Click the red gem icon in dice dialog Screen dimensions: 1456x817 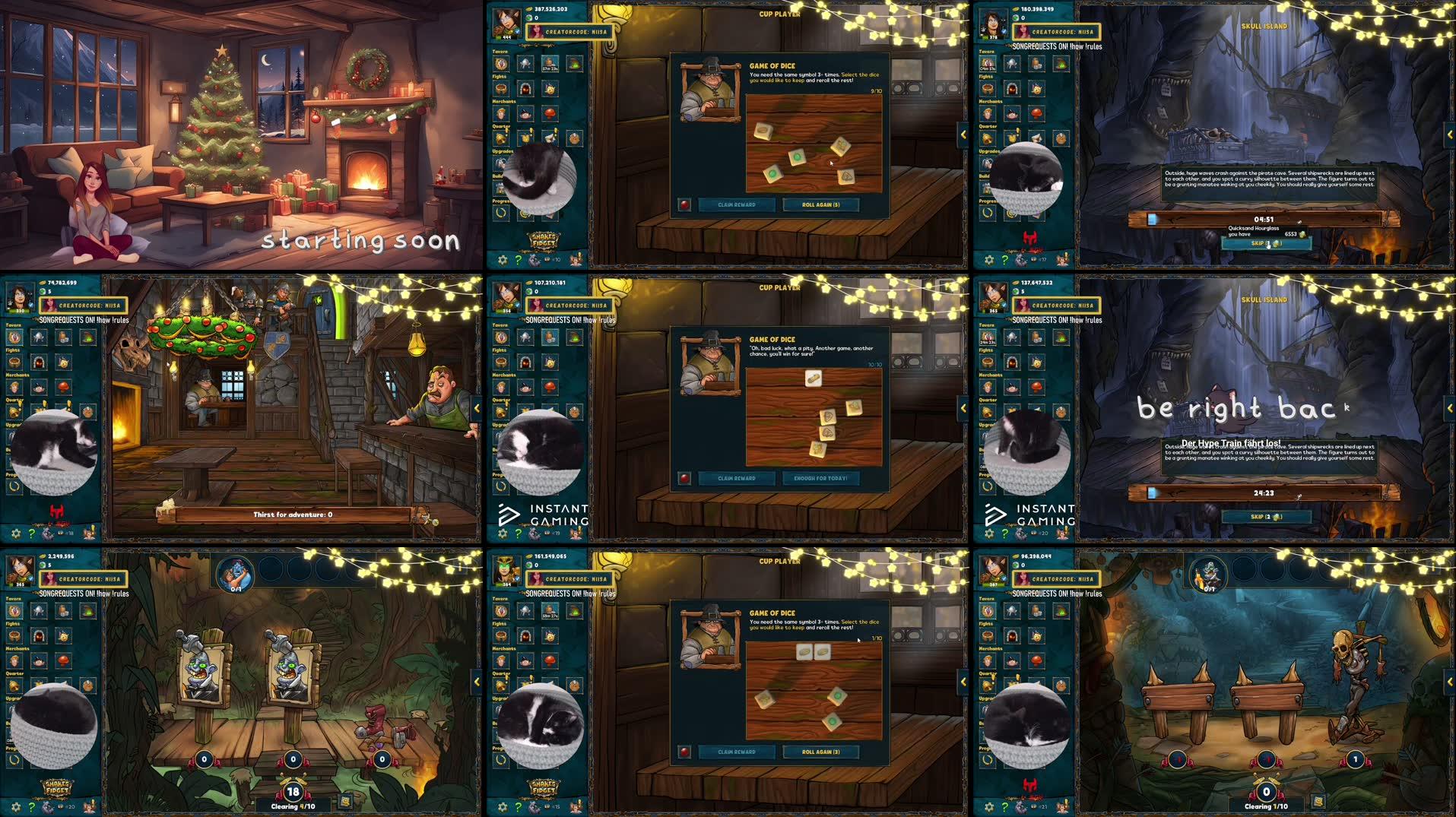click(x=685, y=204)
